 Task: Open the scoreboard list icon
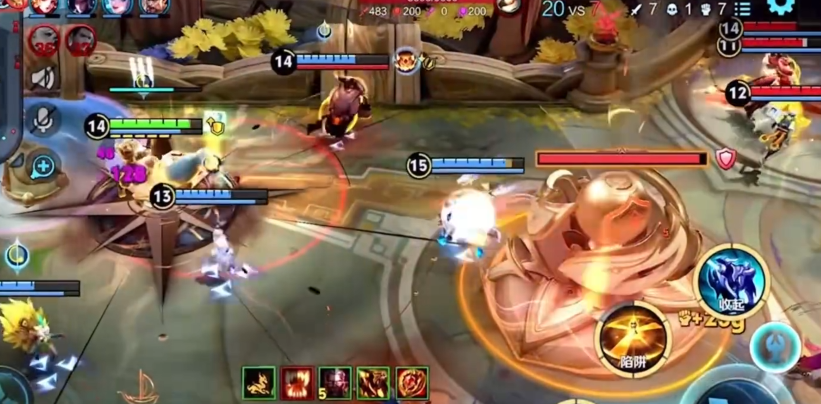point(743,9)
